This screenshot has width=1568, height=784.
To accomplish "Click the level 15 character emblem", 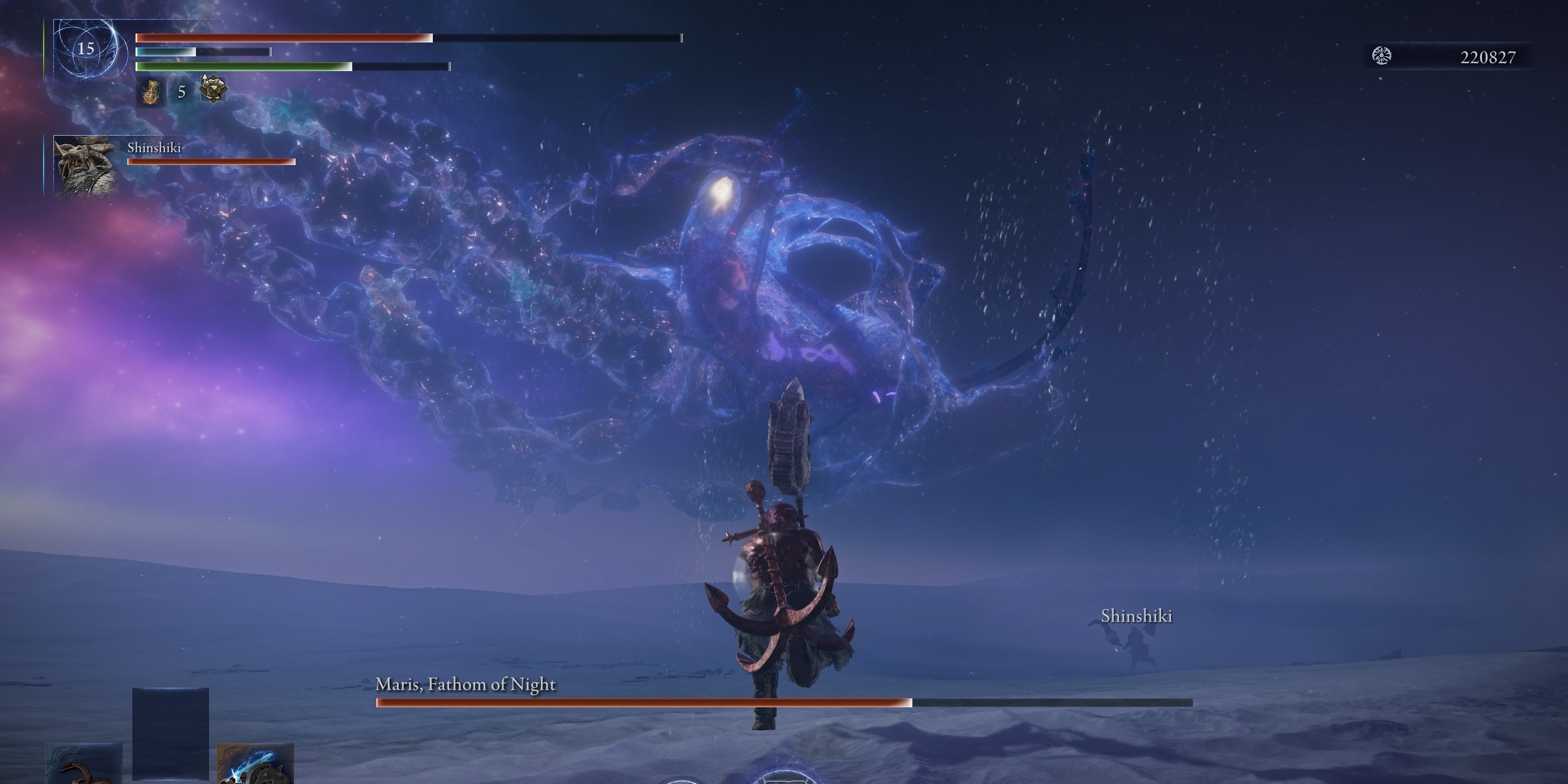I will point(86,49).
